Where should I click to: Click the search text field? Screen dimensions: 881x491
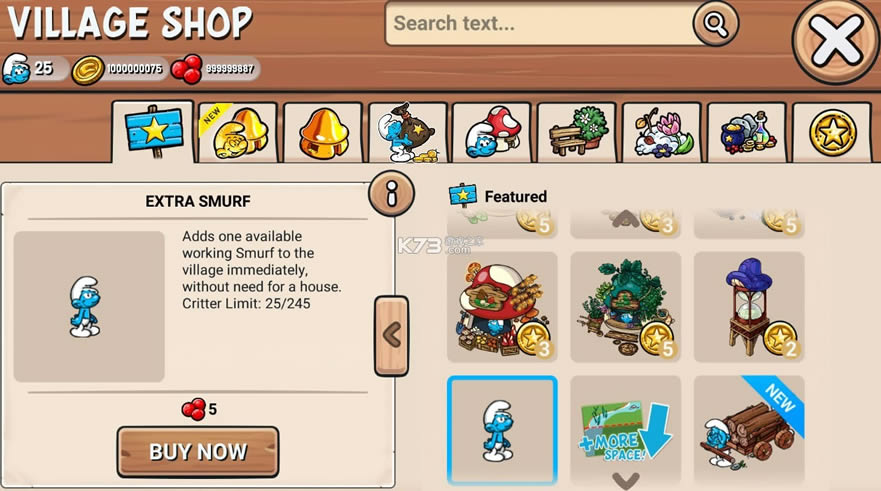click(540, 23)
